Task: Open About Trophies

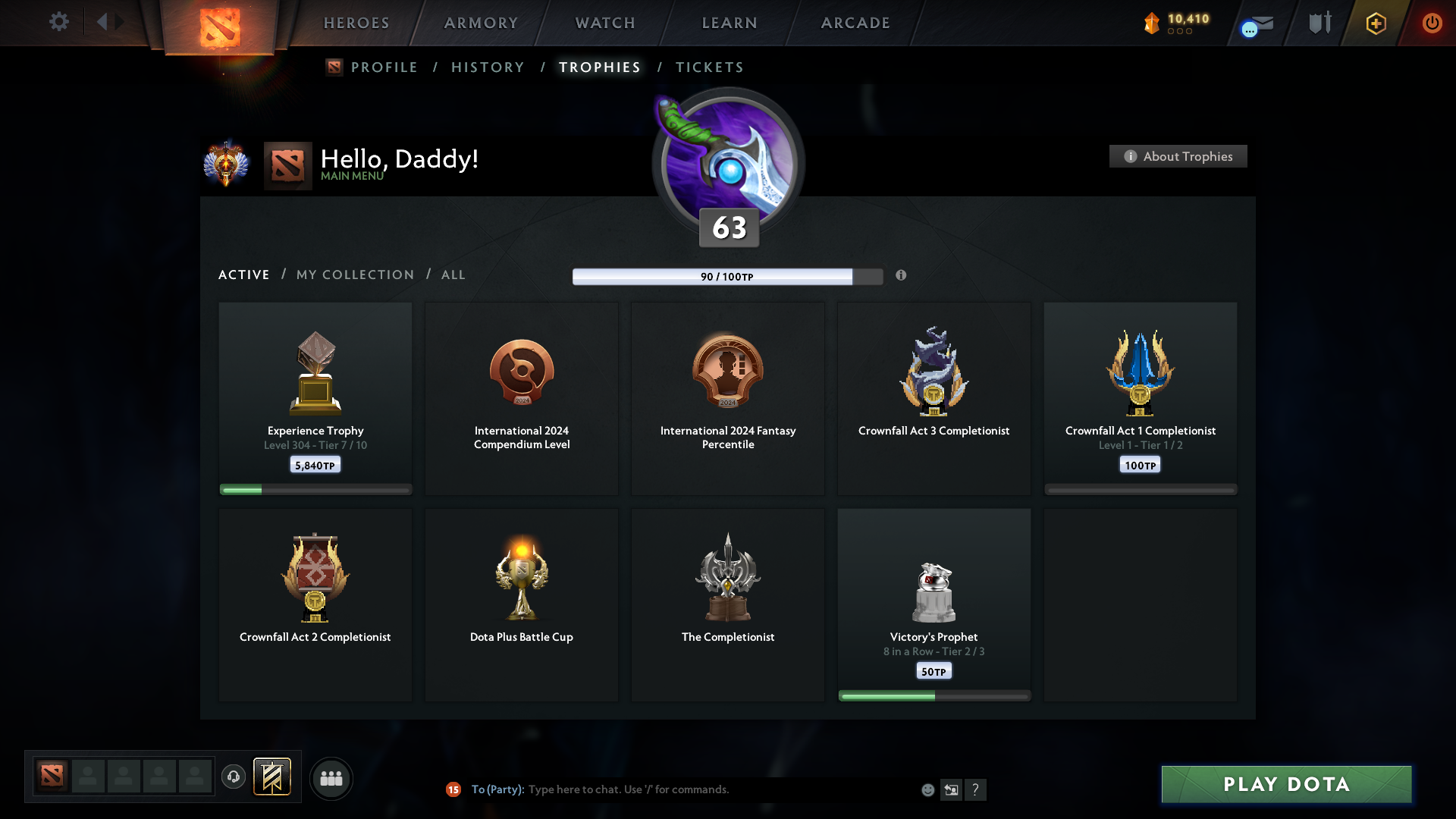Action: (1178, 156)
